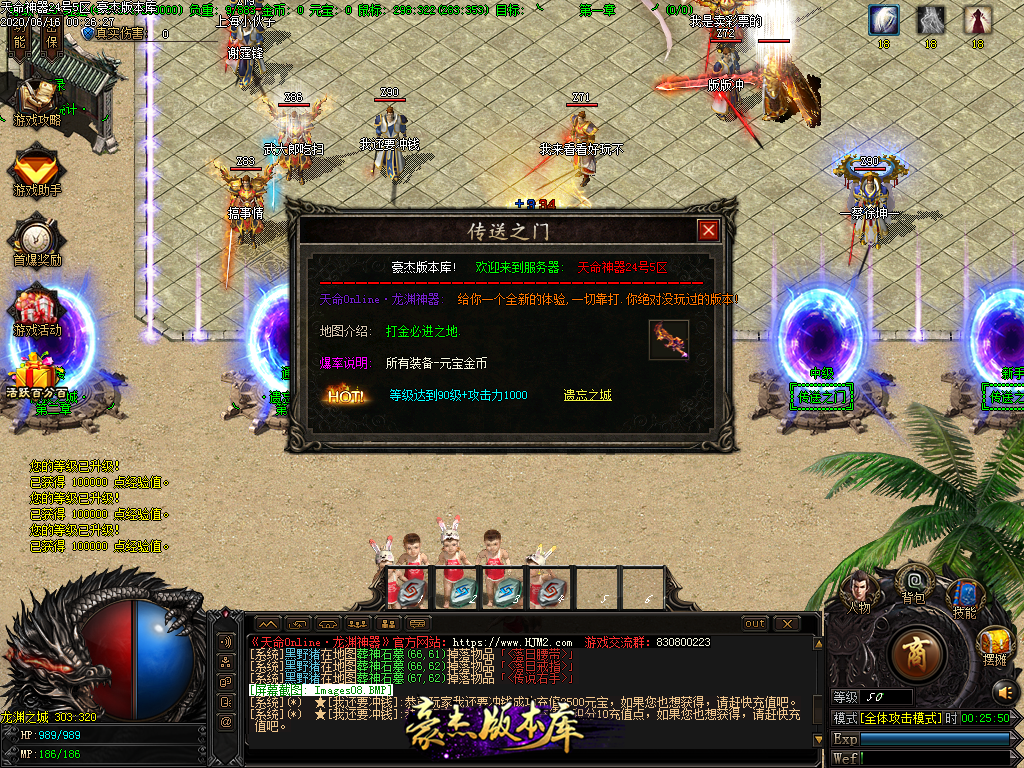Close the 传送之门 dialog window
1024x768 pixels.
[x=708, y=231]
